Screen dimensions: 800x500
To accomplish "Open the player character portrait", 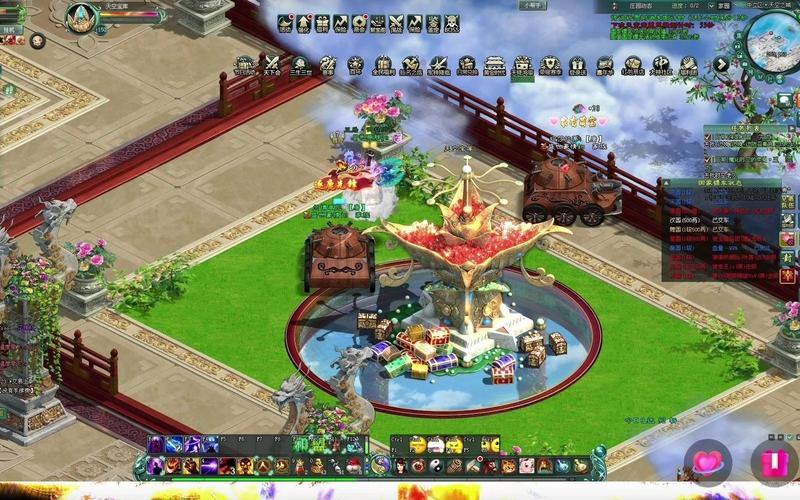I will (x=81, y=17).
